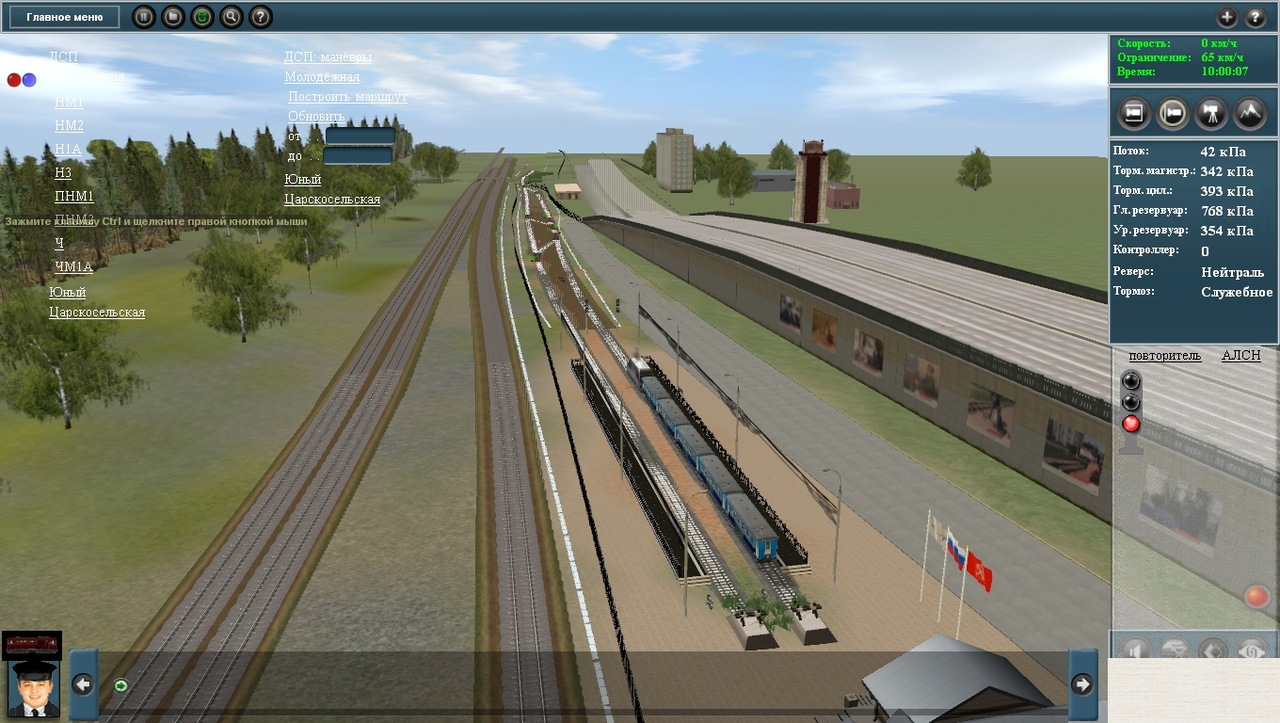Switch to the tripod camera view

click(x=1211, y=113)
